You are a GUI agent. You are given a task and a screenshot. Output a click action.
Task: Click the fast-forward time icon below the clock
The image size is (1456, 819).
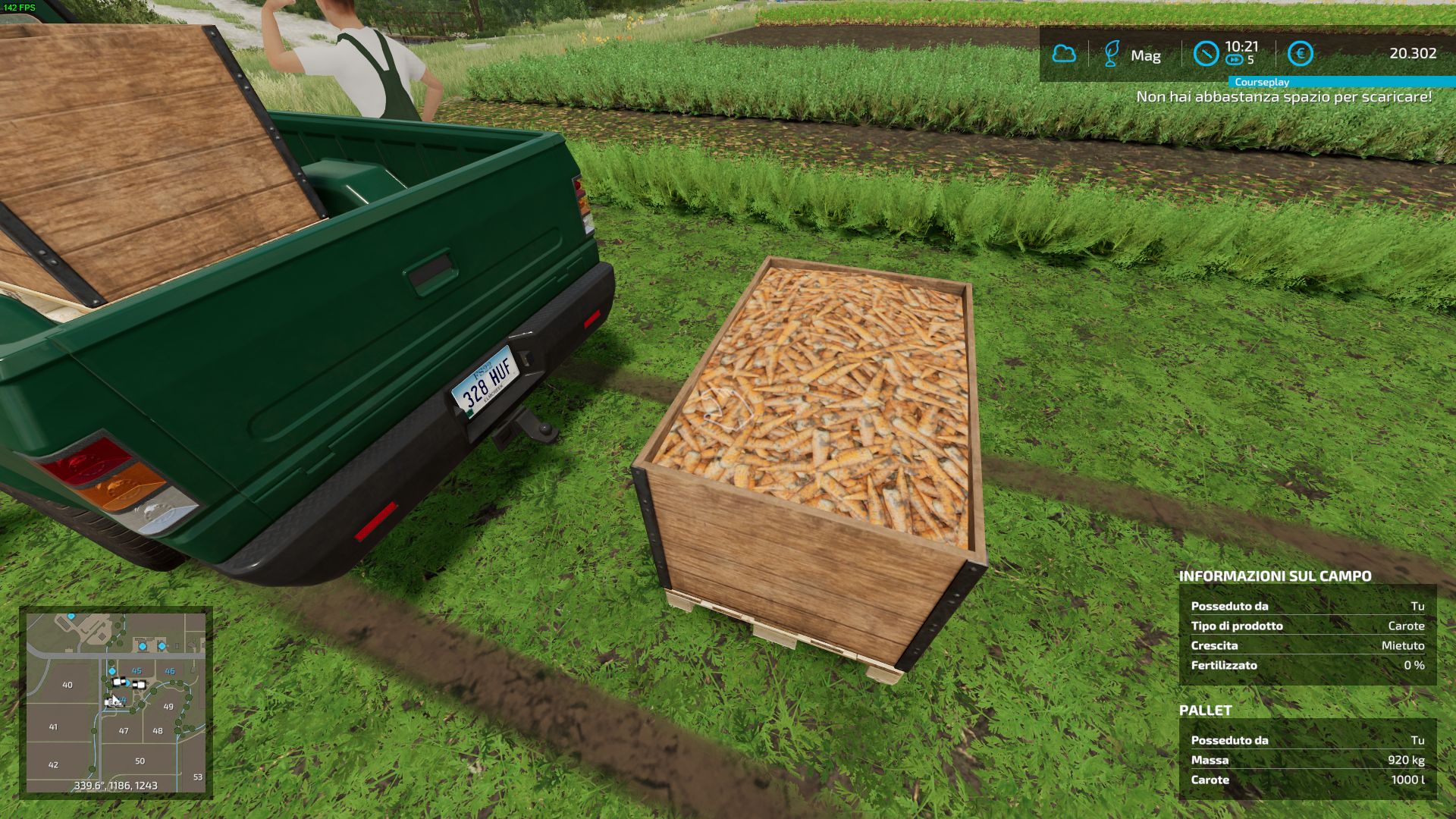click(x=1235, y=59)
